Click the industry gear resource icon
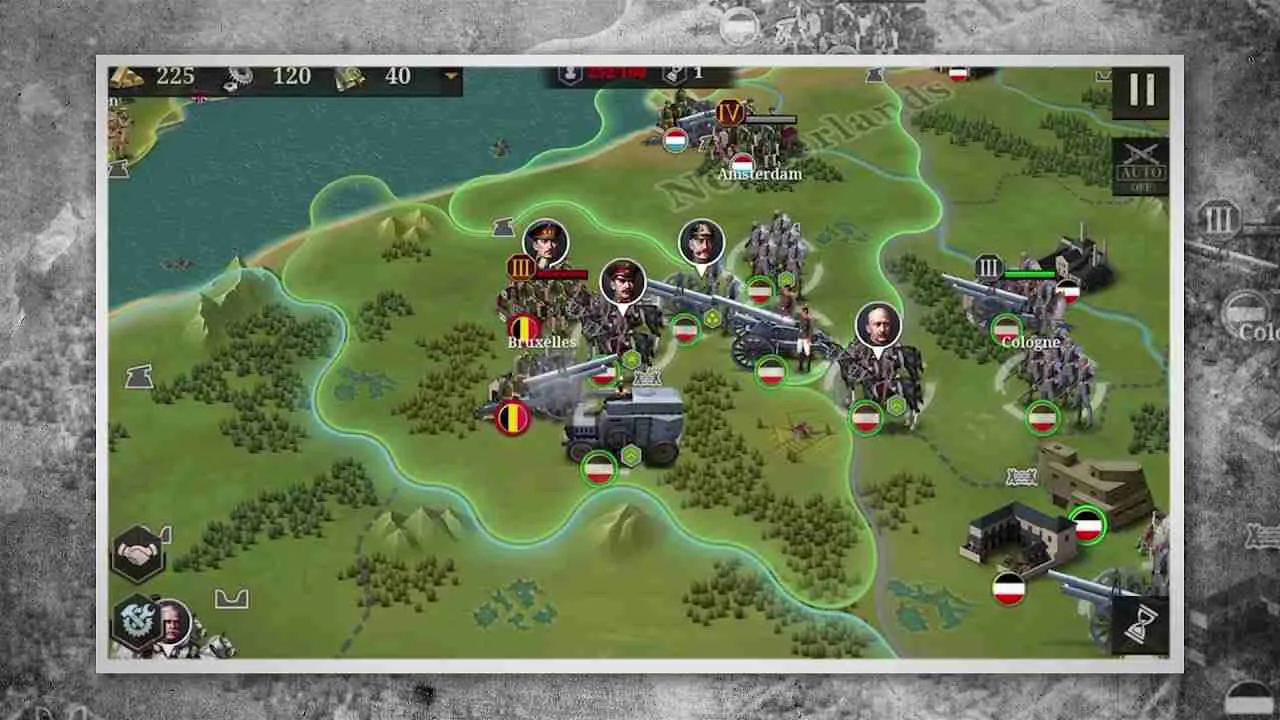1280x720 pixels. click(x=240, y=76)
